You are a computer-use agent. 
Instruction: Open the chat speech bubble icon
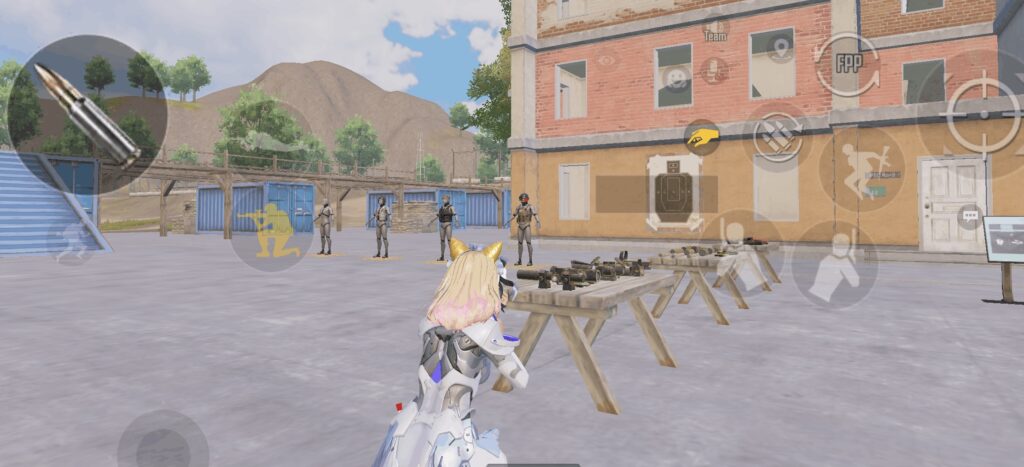pos(969,215)
